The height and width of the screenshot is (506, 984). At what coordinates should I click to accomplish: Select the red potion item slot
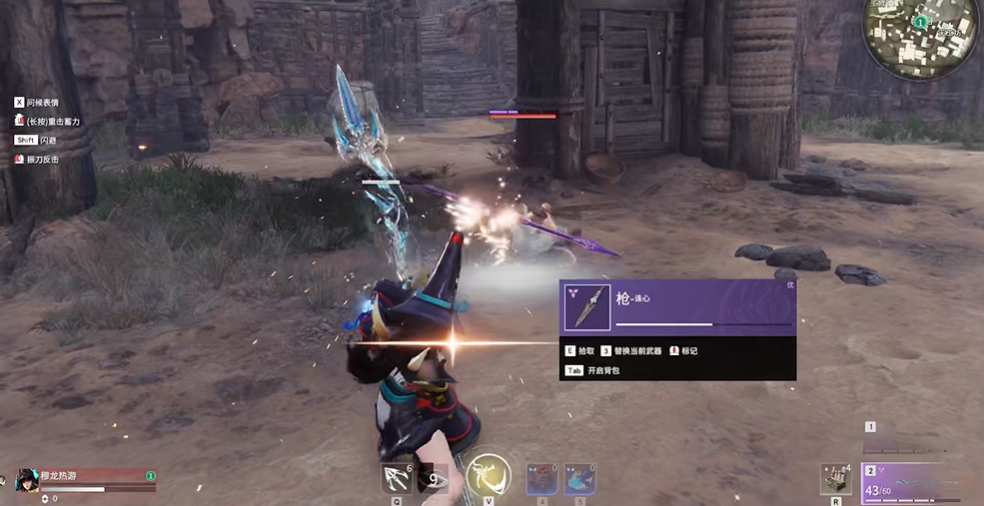point(542,478)
